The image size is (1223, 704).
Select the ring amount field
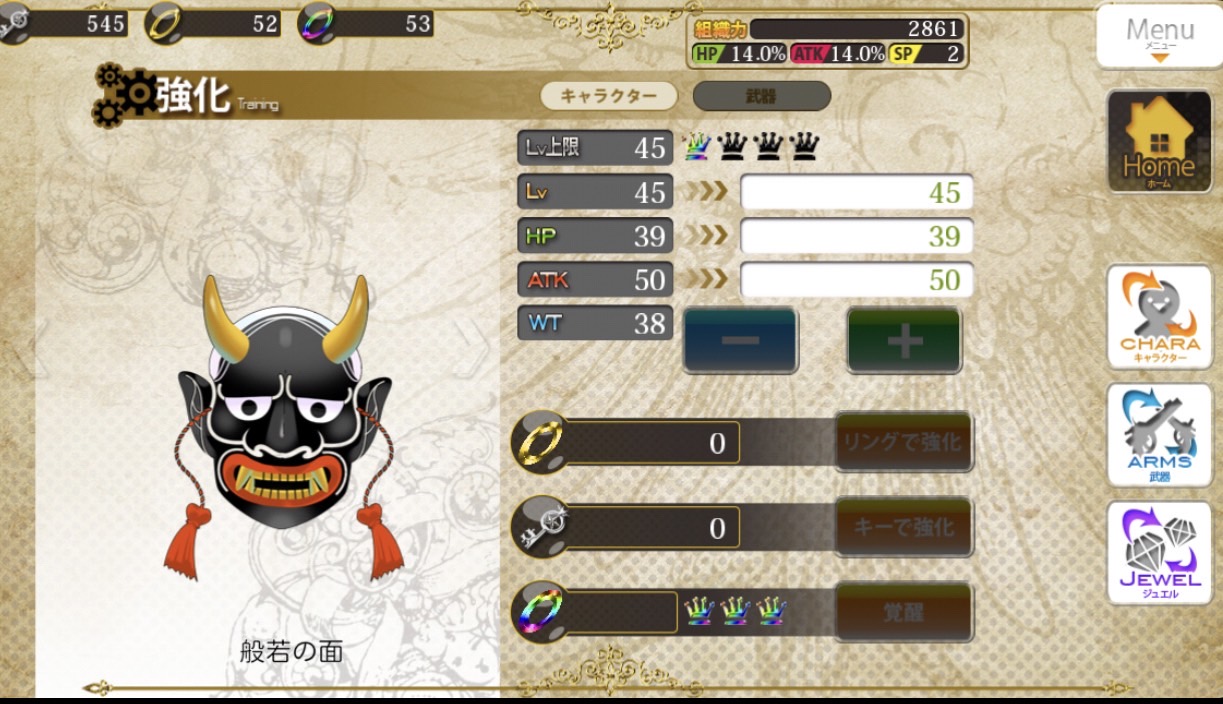tap(653, 442)
